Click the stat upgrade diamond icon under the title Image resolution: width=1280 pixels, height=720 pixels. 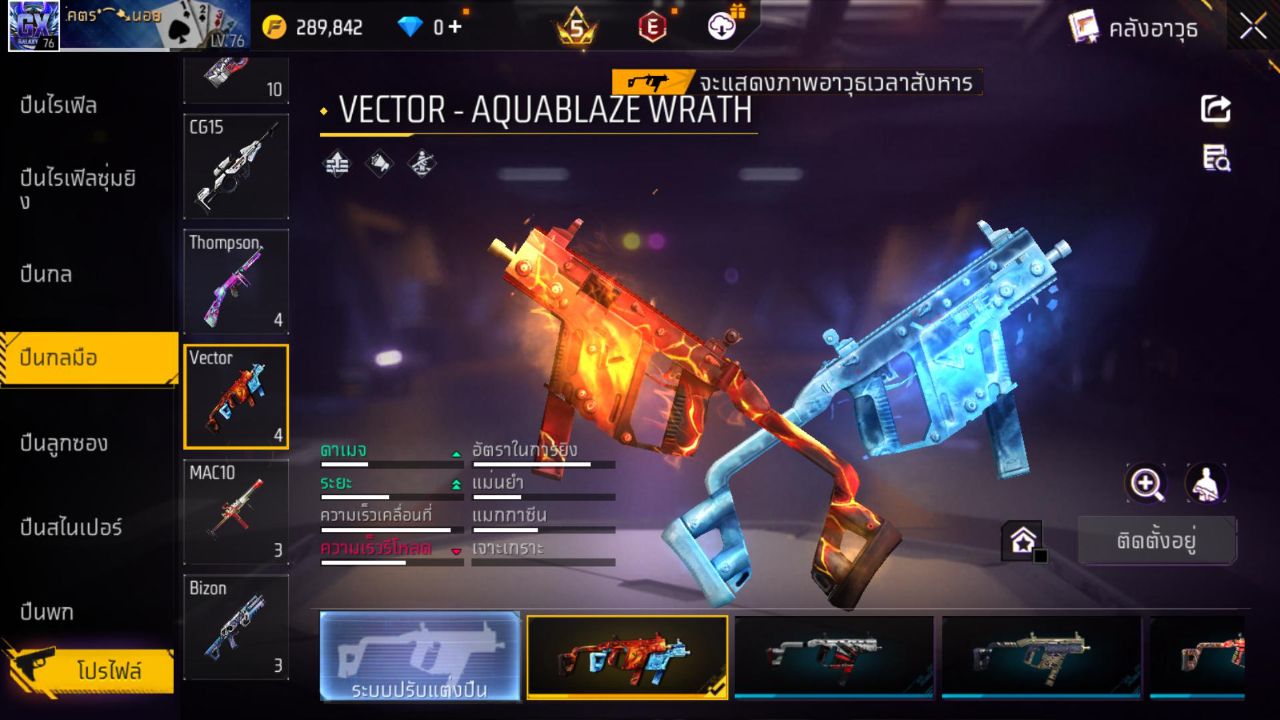336,163
